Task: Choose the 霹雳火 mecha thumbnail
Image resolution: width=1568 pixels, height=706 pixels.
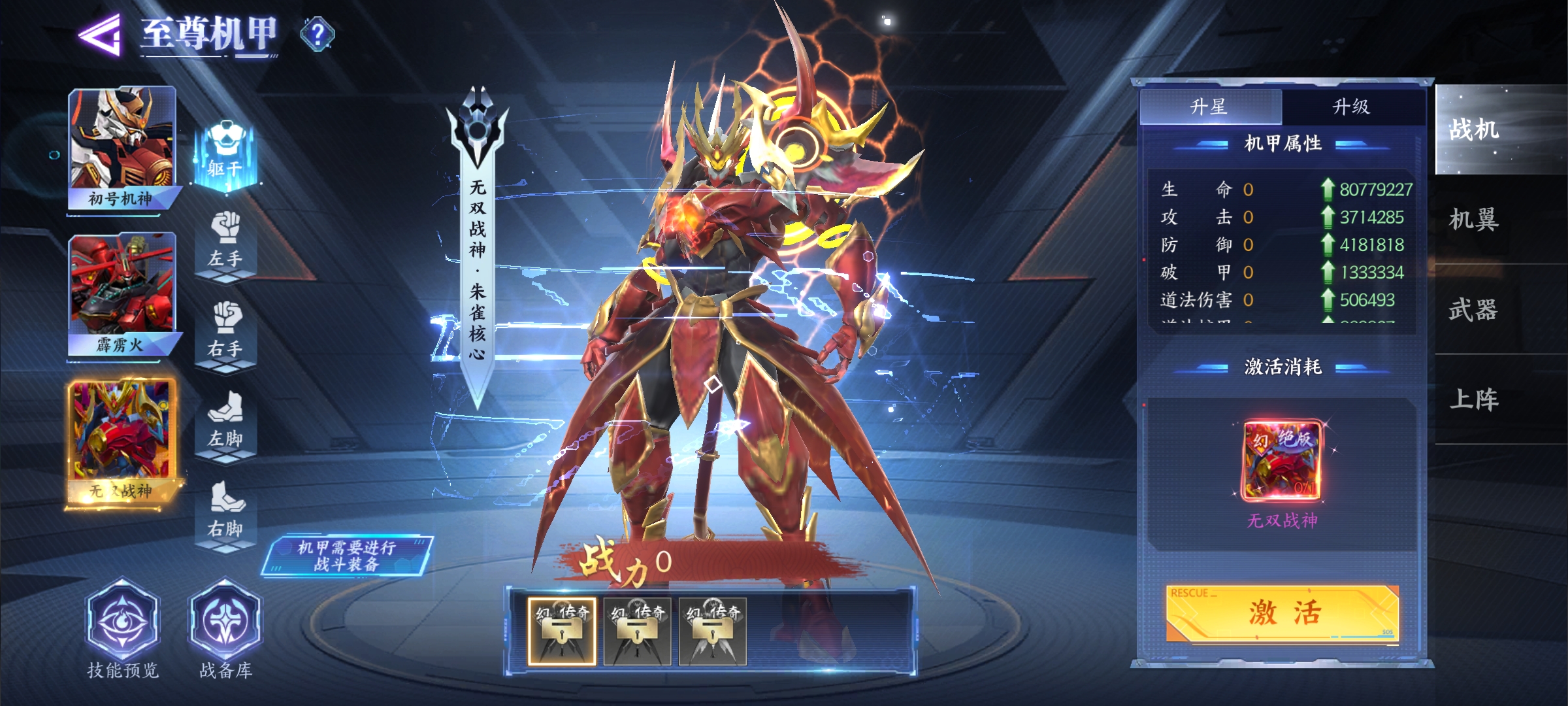Action: [122, 294]
